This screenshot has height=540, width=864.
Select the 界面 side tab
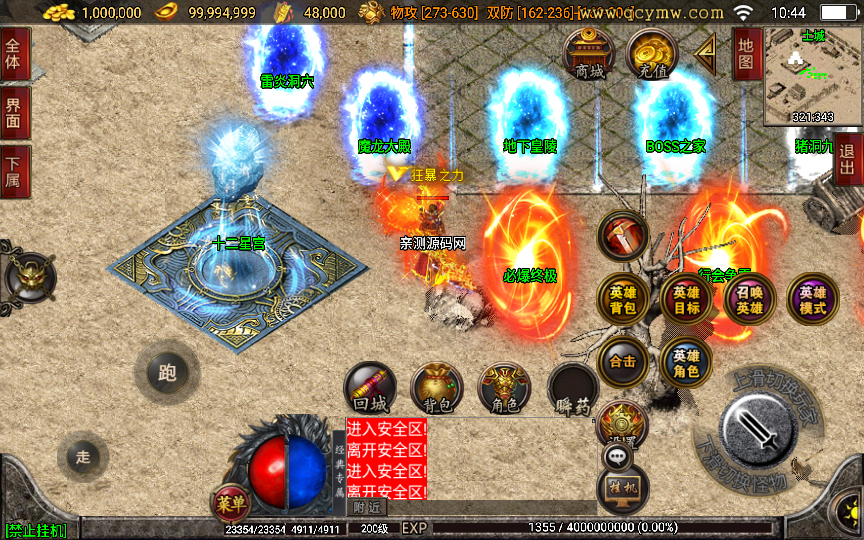(x=14, y=113)
